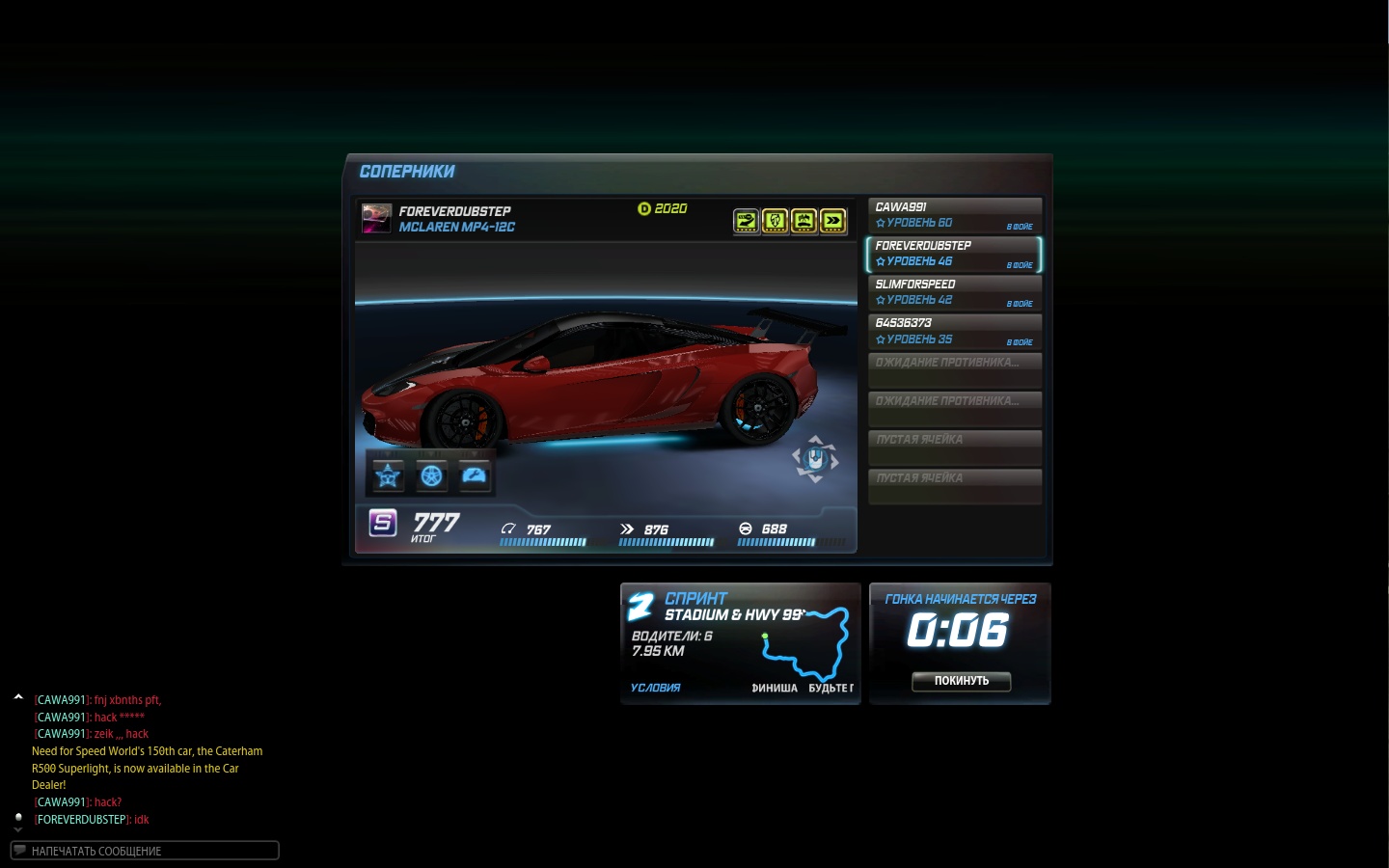
Task: Click the НАПЕЧАТАТЬ СООБЩЕНИЕ chat input
Action: (x=145, y=851)
